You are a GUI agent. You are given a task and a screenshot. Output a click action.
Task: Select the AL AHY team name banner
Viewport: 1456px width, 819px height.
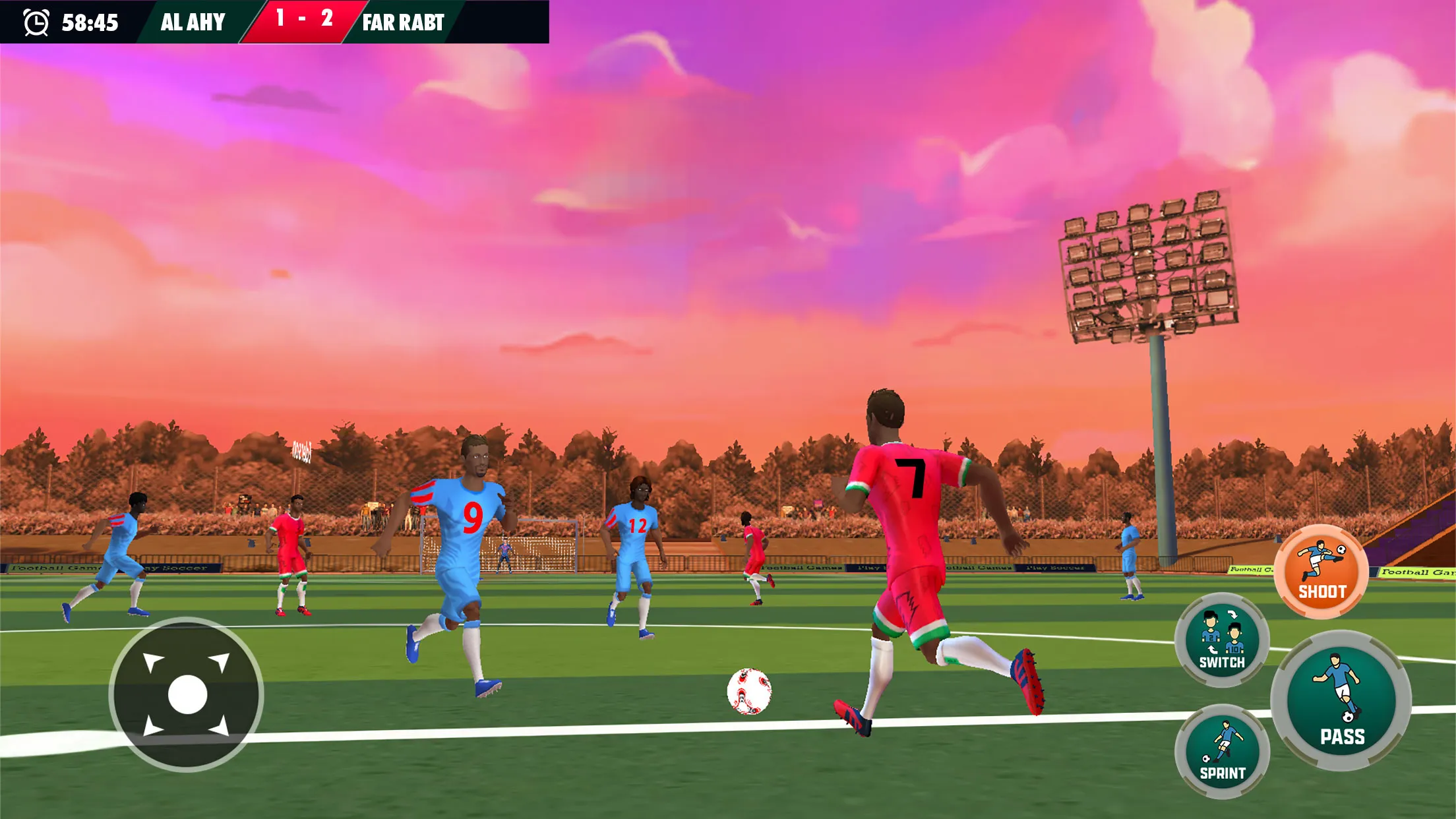pyautogui.click(x=191, y=22)
